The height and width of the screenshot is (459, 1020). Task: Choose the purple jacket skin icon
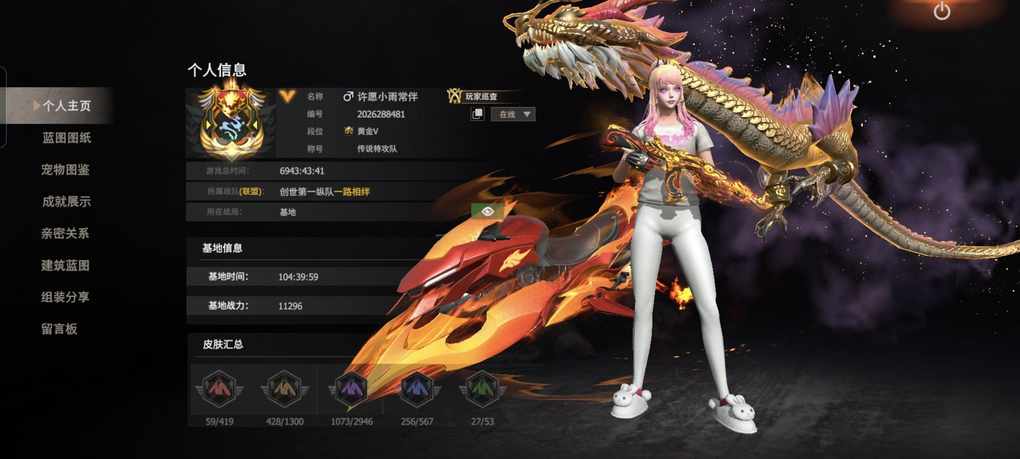[x=349, y=387]
